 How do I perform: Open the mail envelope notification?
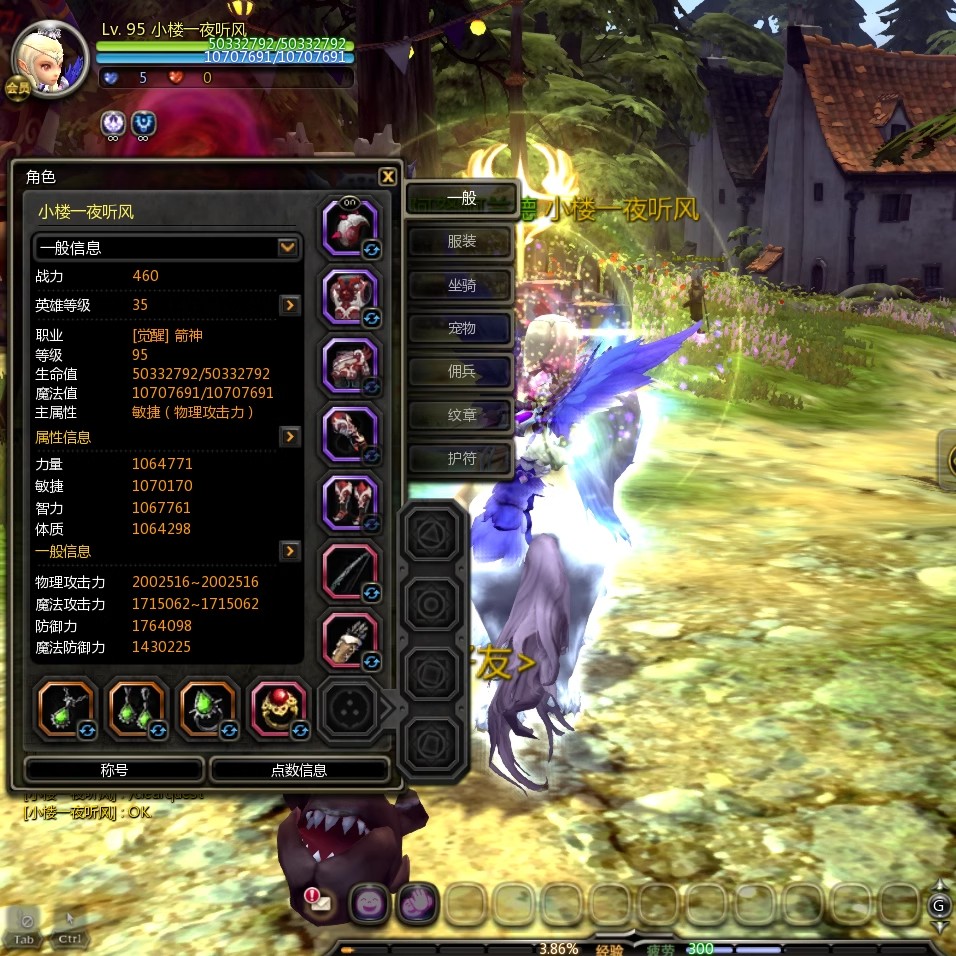pos(320,902)
